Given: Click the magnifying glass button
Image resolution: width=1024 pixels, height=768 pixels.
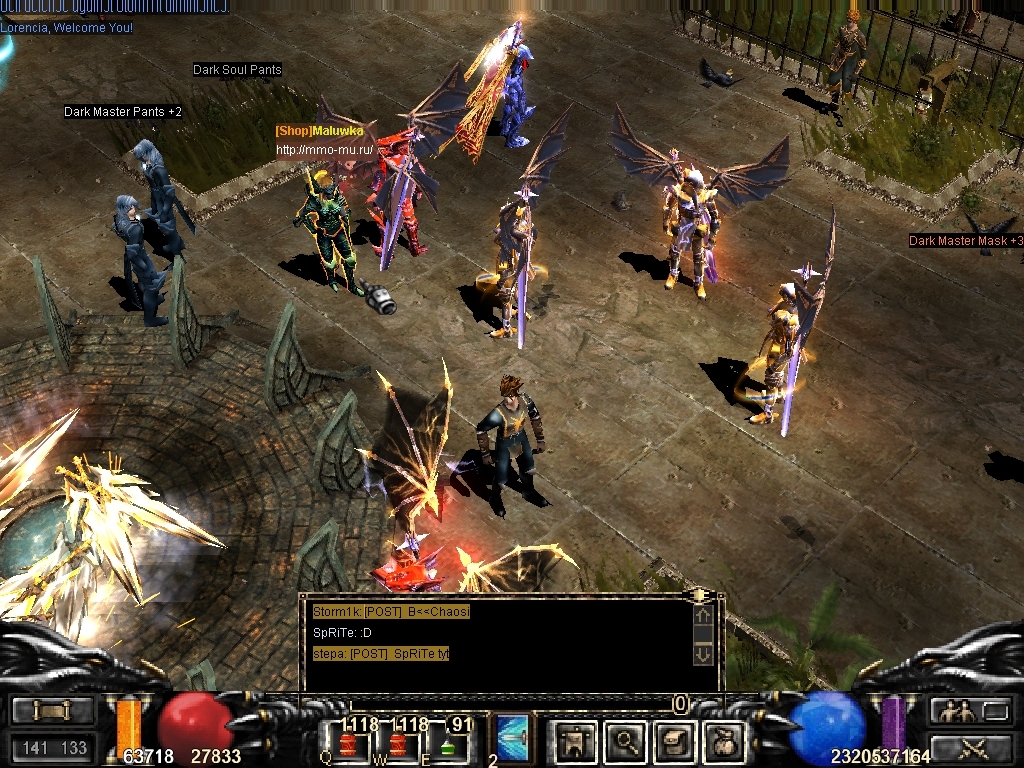Looking at the screenshot, I should 626,741.
